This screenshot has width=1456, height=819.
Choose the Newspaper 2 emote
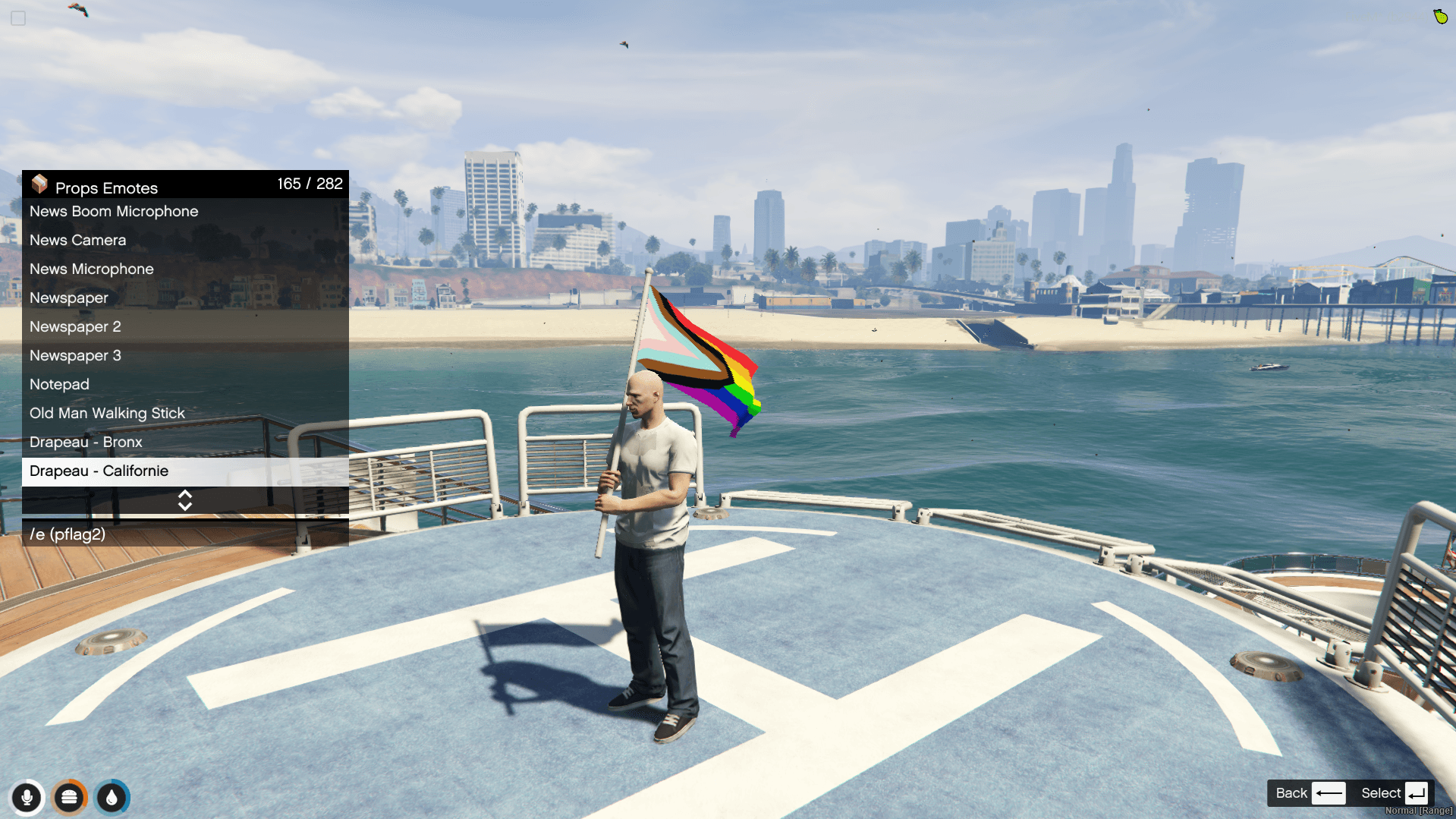[x=75, y=327]
